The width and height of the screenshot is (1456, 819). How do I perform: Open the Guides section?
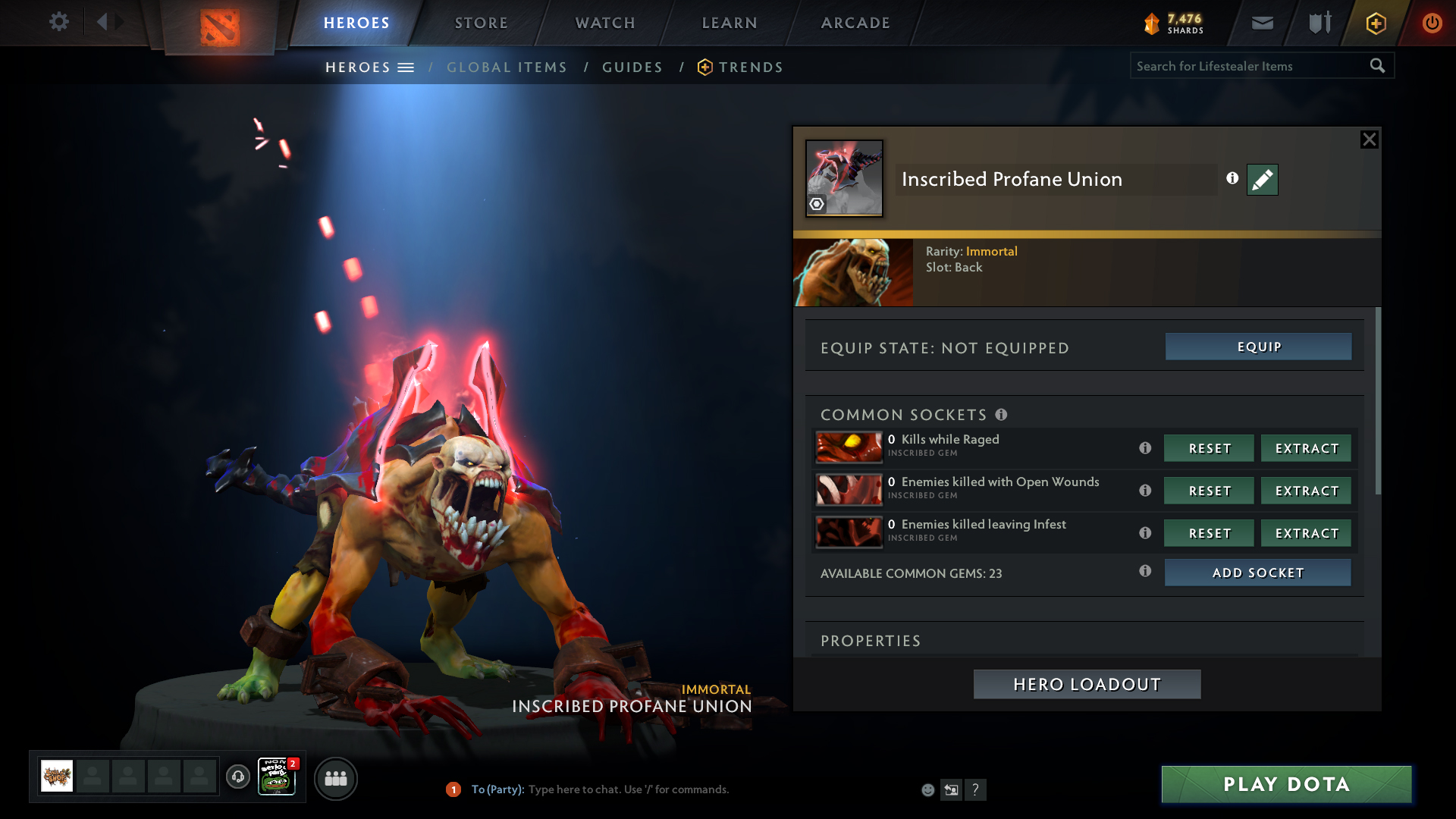tap(632, 67)
